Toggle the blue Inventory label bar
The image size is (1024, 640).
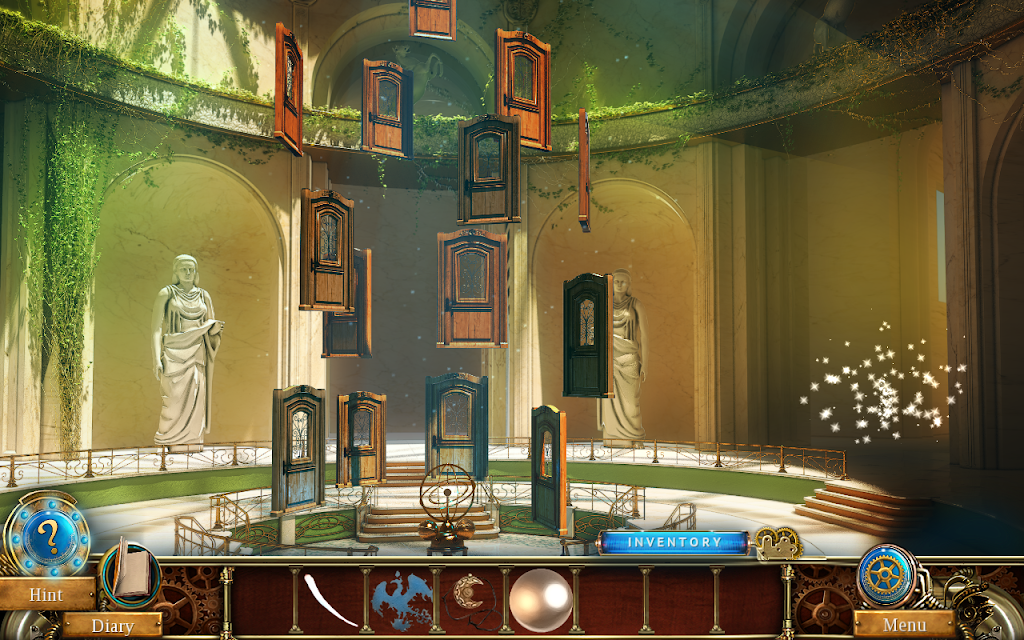(674, 542)
